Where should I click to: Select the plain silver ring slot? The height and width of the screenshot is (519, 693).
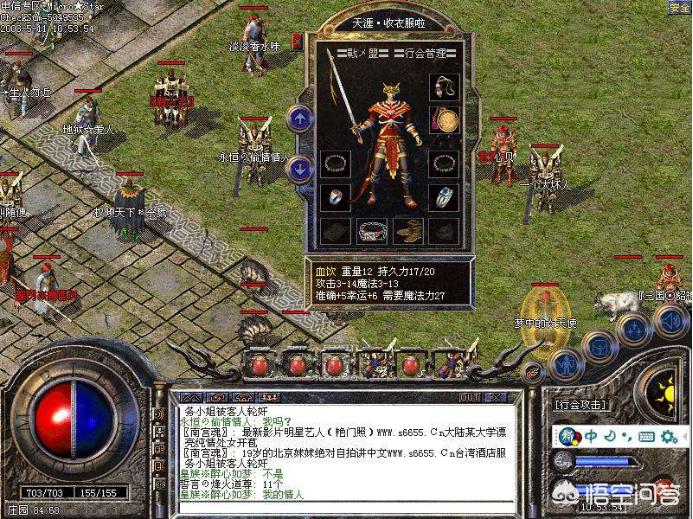[x=335, y=197]
